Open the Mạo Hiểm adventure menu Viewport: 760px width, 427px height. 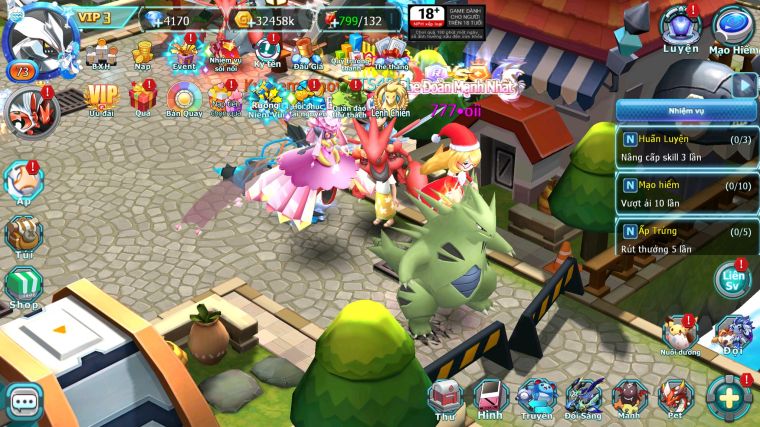734,28
